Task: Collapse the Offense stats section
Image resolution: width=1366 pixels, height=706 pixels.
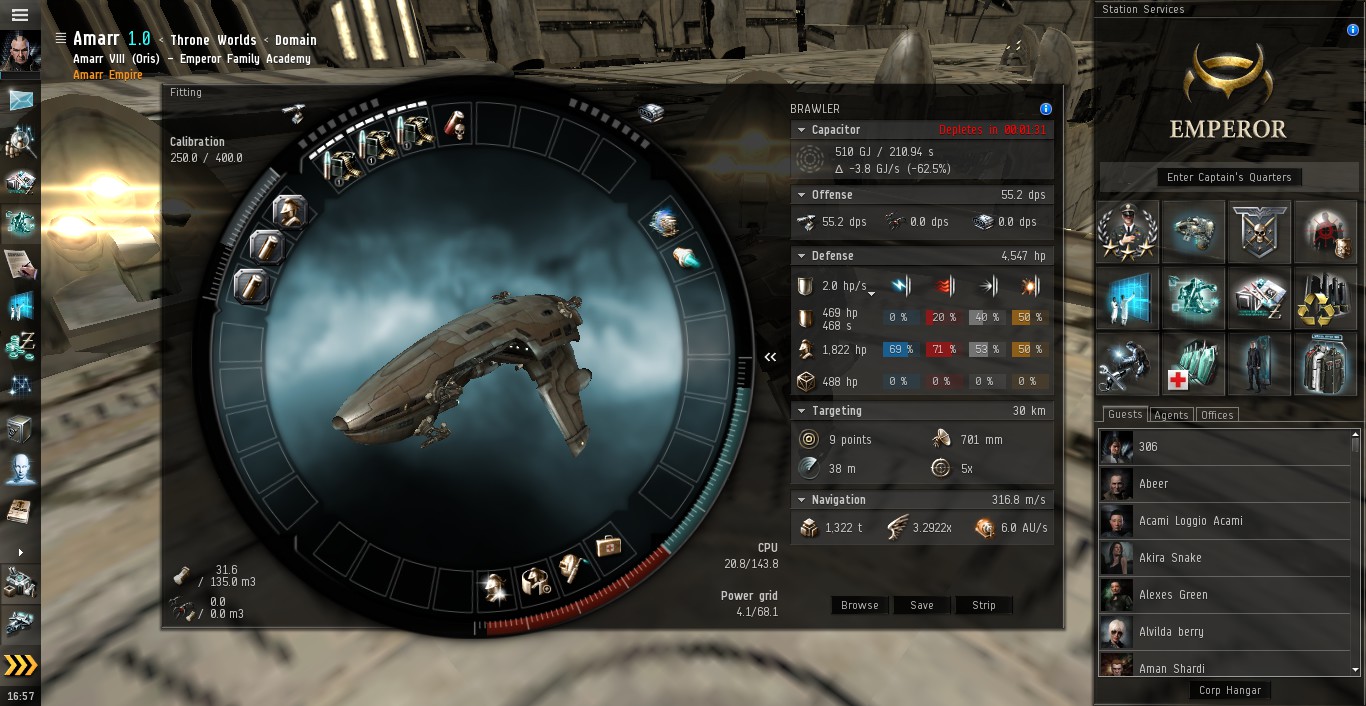Action: (x=800, y=195)
